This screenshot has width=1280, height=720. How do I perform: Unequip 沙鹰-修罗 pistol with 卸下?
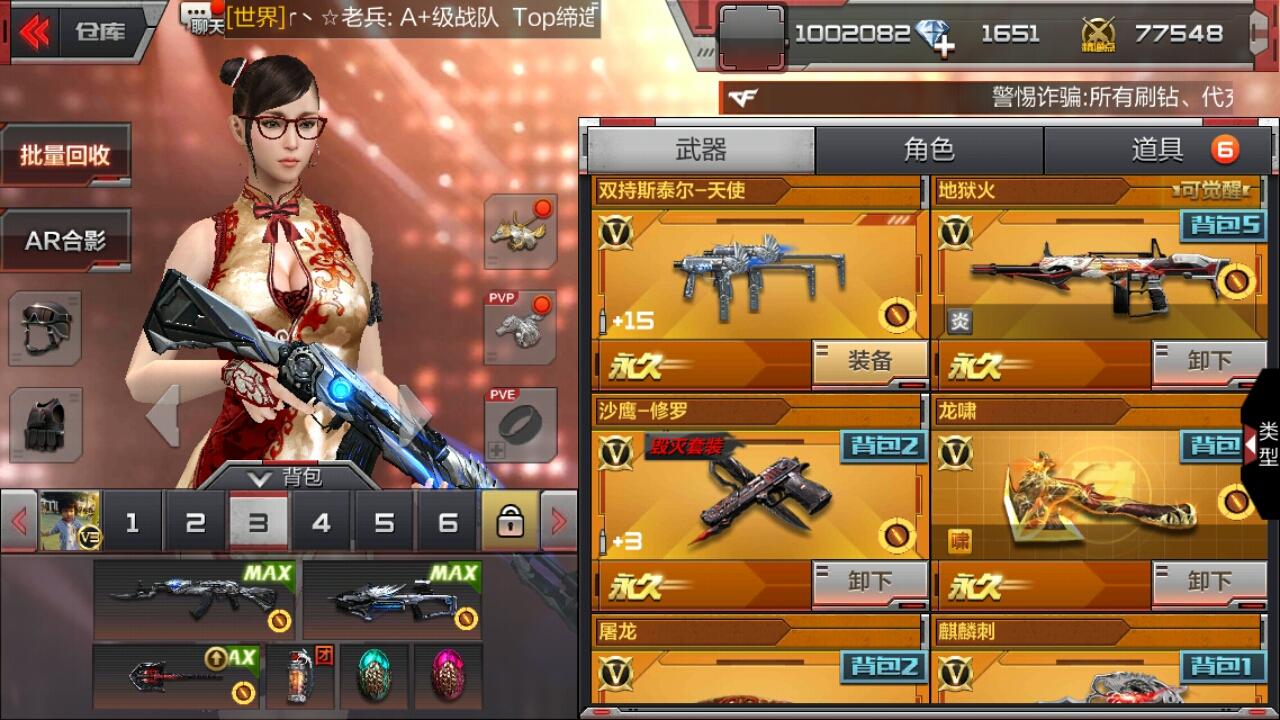pyautogui.click(x=869, y=582)
